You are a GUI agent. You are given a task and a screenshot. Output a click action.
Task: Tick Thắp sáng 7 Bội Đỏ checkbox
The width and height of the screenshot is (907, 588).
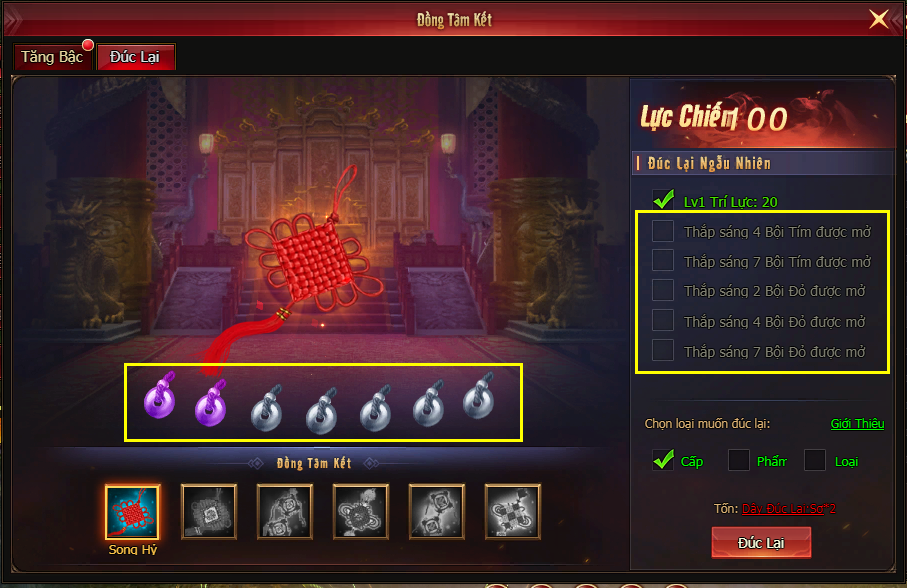(663, 351)
